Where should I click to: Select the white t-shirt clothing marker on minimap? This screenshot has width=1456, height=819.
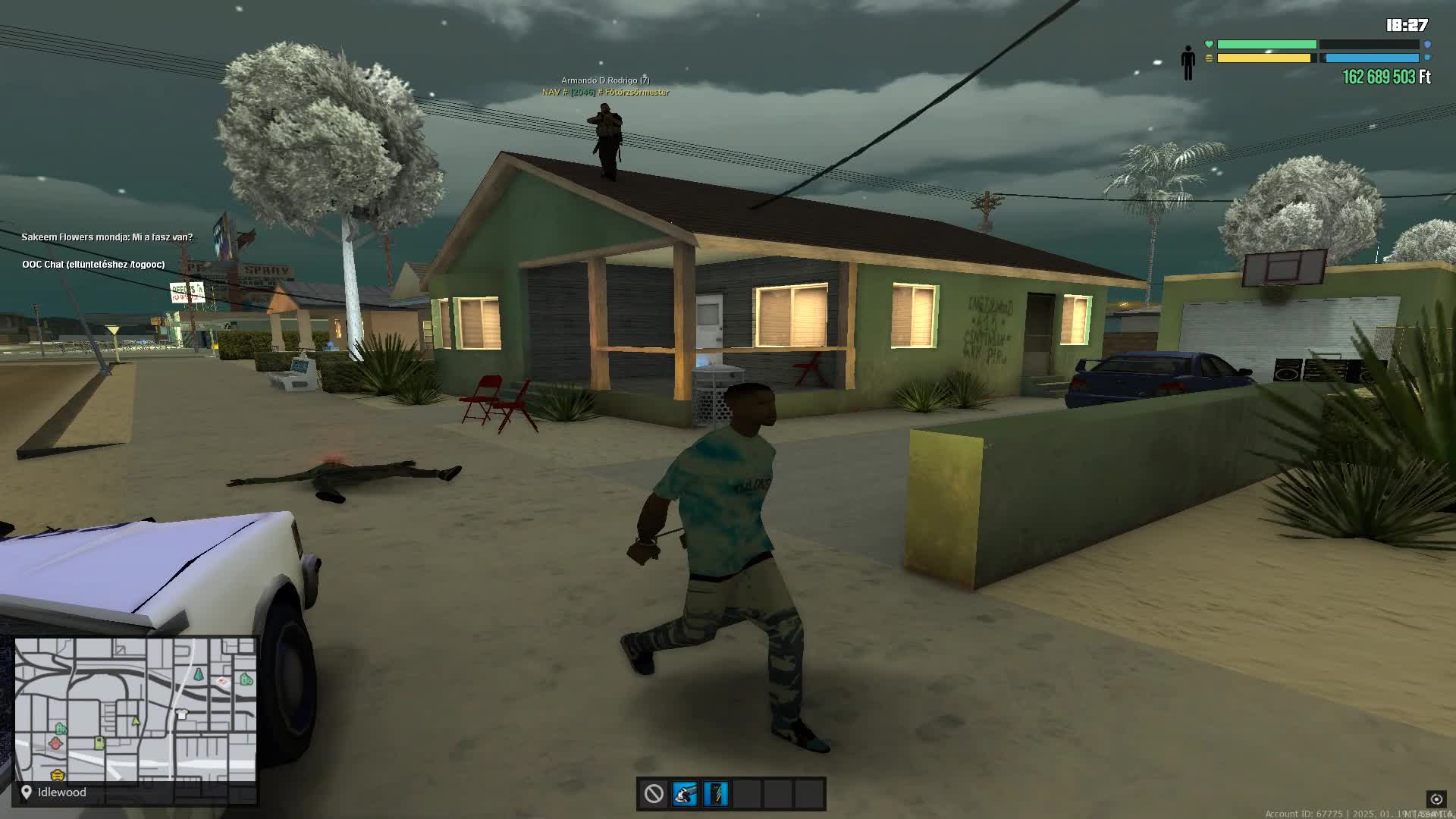(x=181, y=714)
